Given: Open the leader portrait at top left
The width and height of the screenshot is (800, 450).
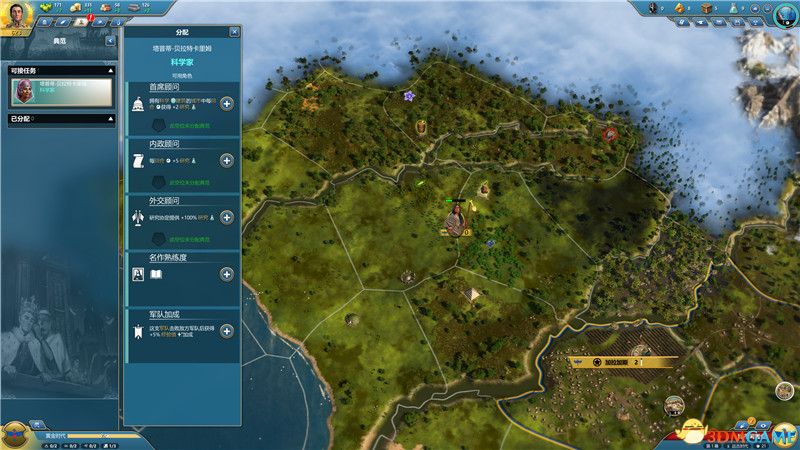Looking at the screenshot, I should (x=19, y=15).
